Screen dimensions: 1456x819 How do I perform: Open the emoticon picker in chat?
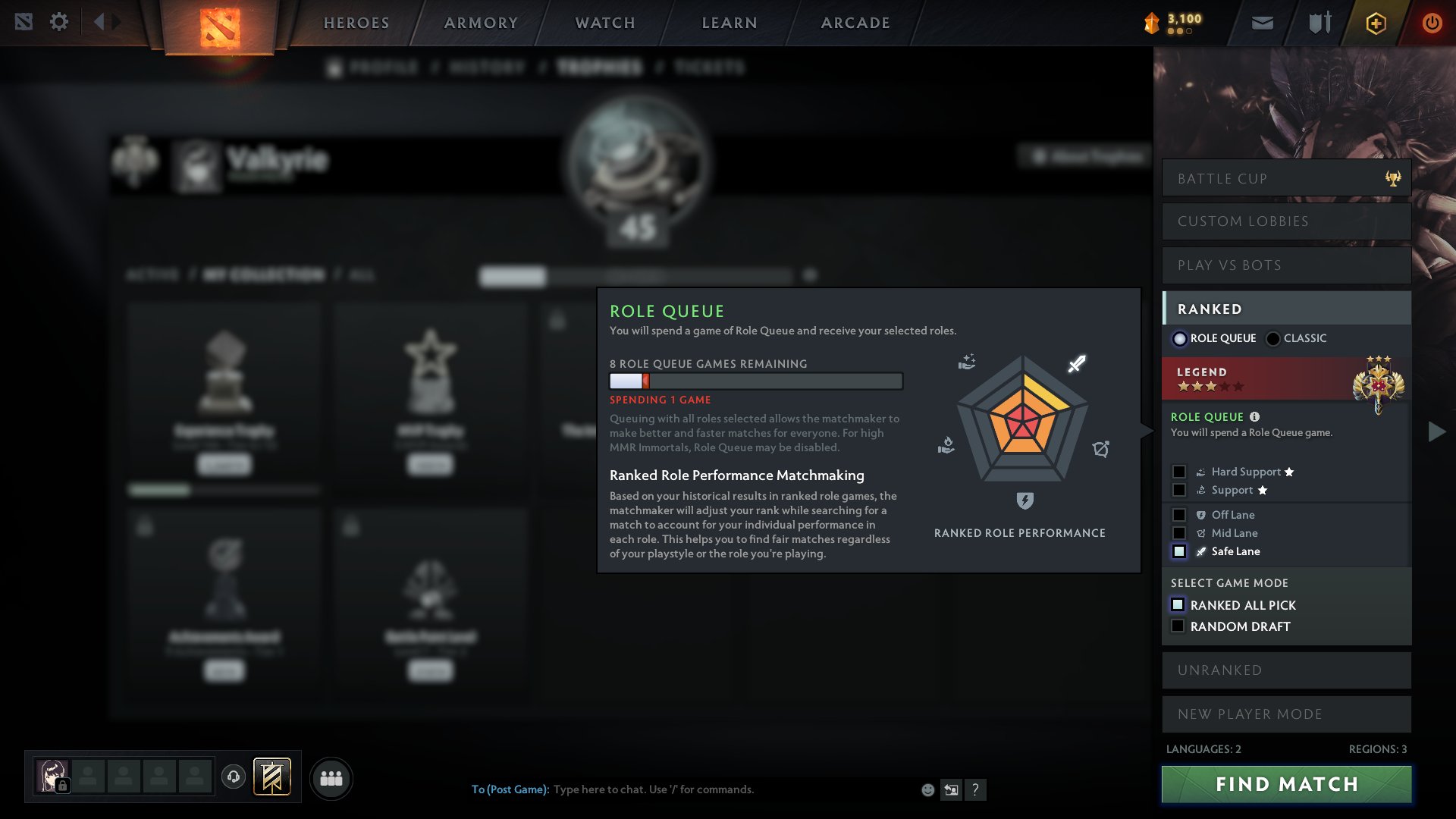point(927,789)
